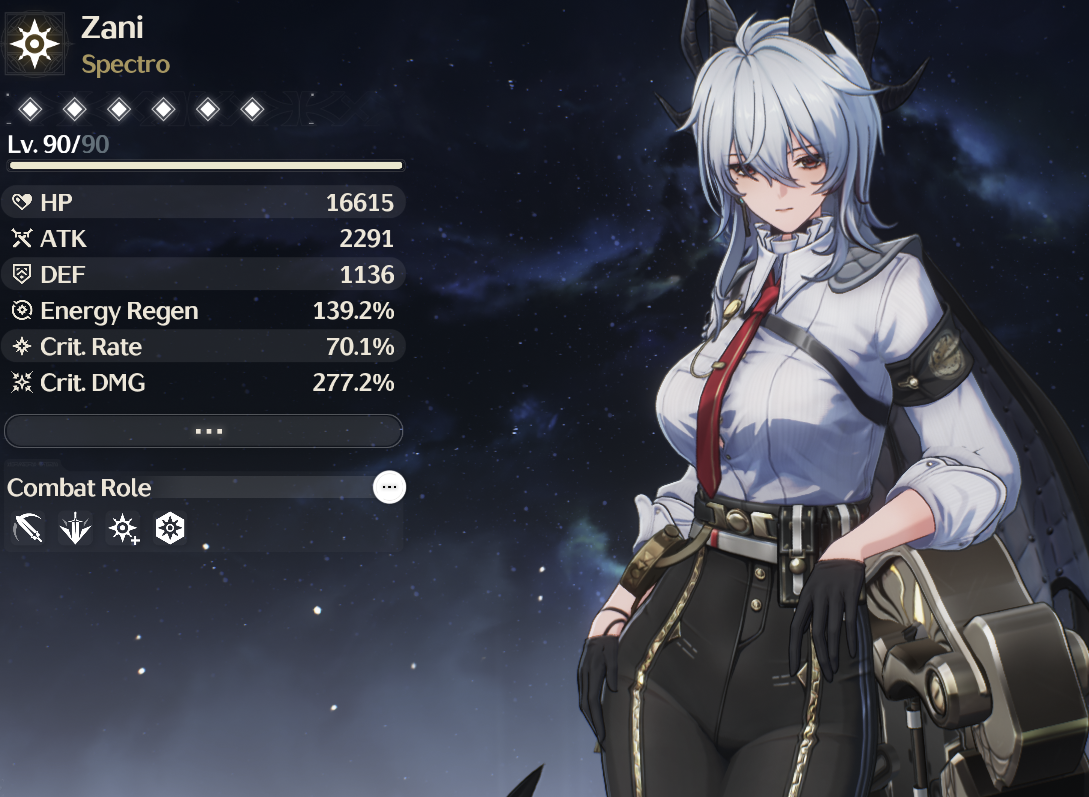This screenshot has width=1089, height=797.
Task: Select the Crit. DMG stat row
Action: (204, 383)
